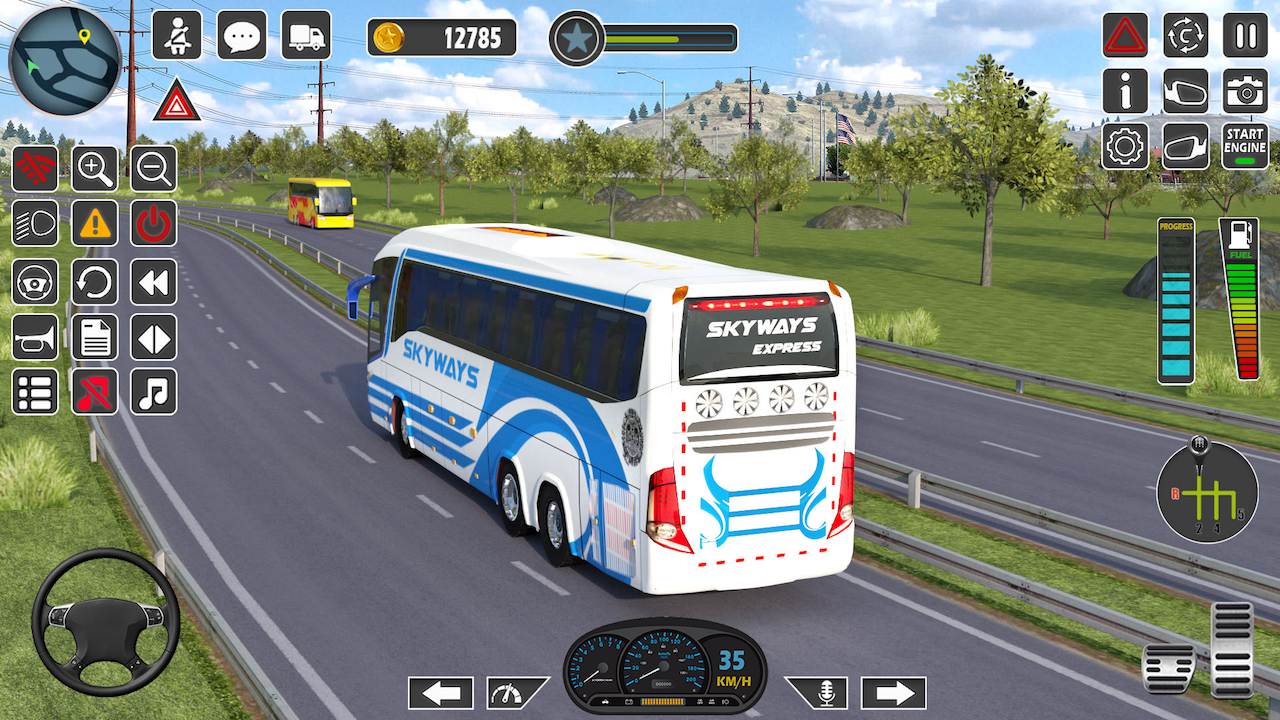Select the steering wheel control mode
Image resolution: width=1280 pixels, height=720 pixels.
pyautogui.click(x=35, y=282)
